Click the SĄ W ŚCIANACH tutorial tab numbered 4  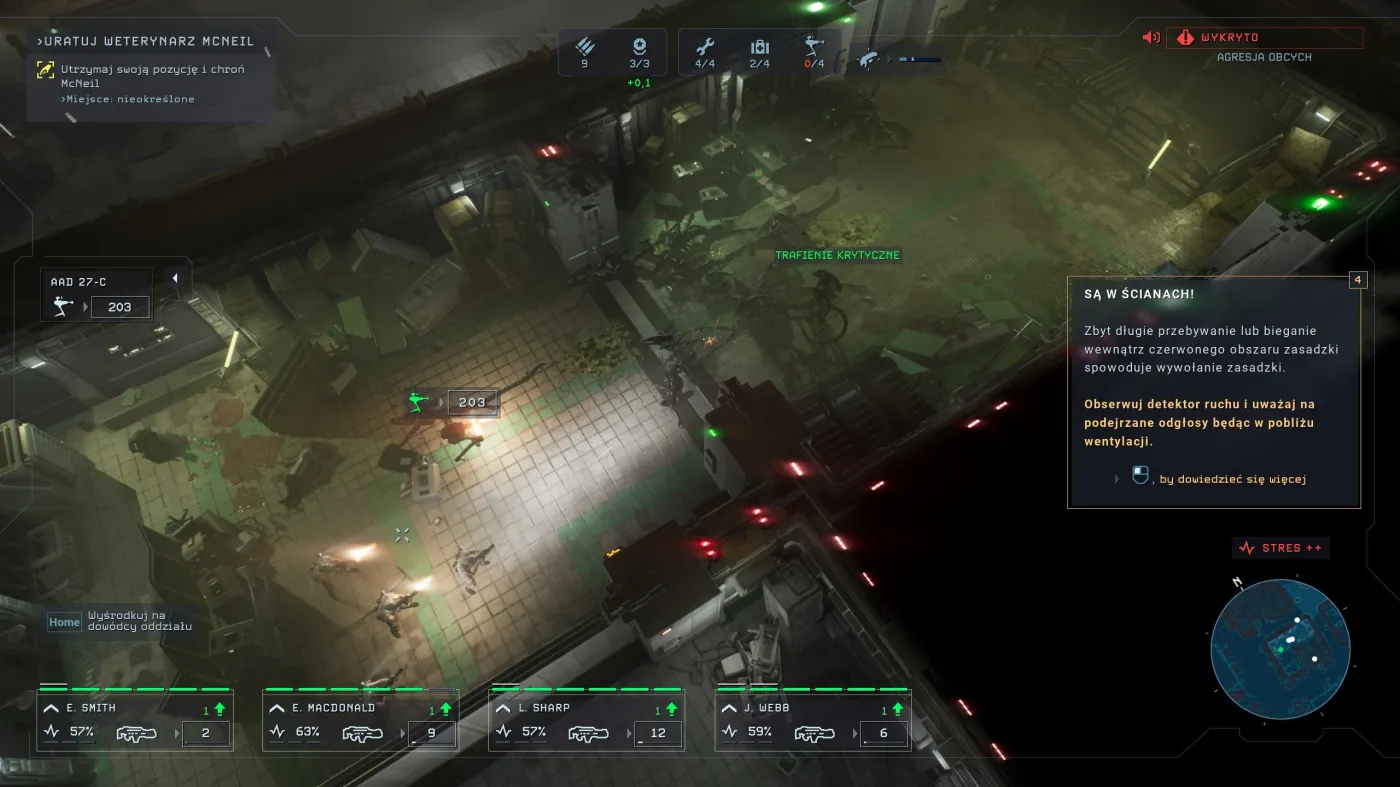(1357, 280)
